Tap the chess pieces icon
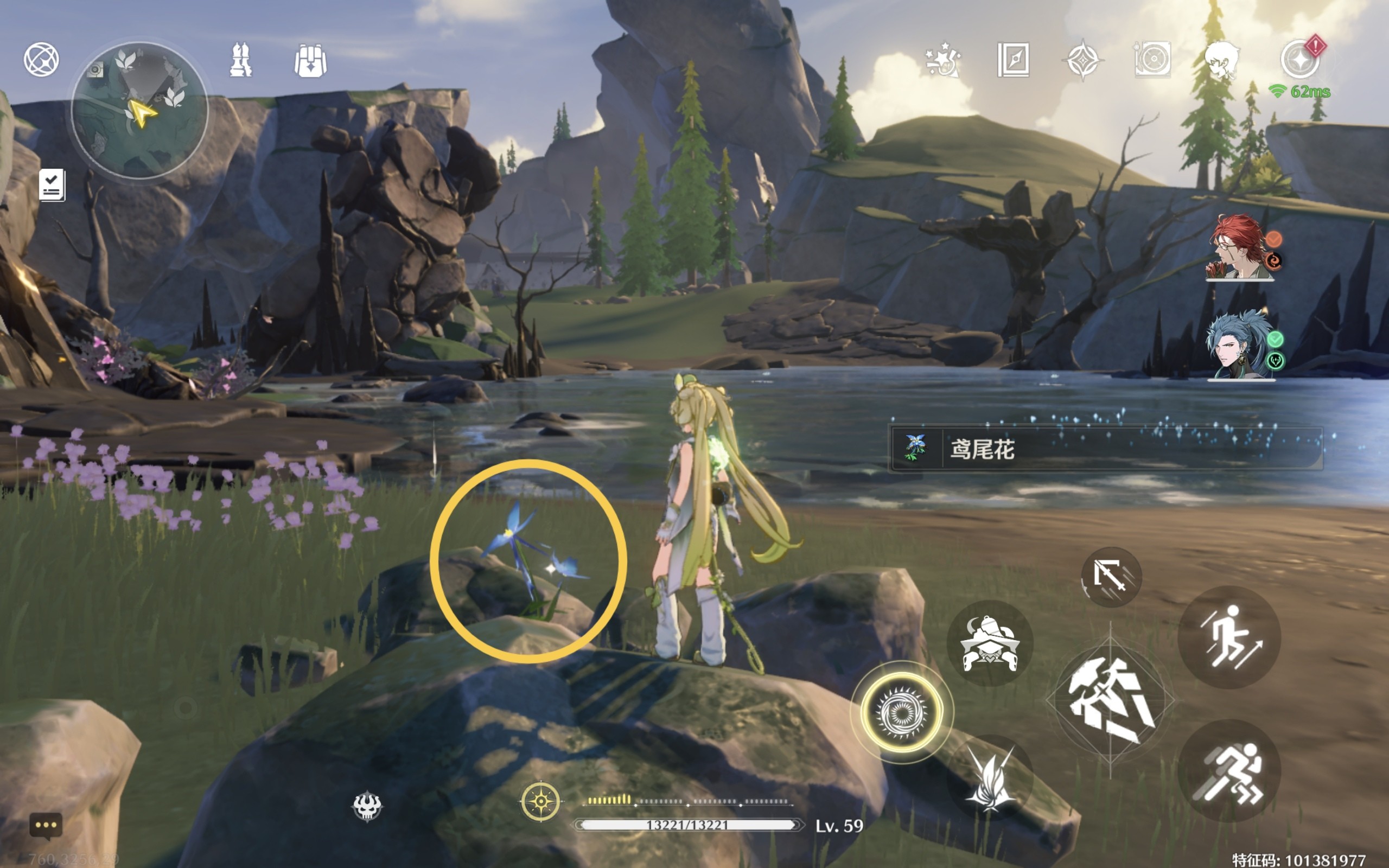The image size is (1389, 868). [x=240, y=60]
